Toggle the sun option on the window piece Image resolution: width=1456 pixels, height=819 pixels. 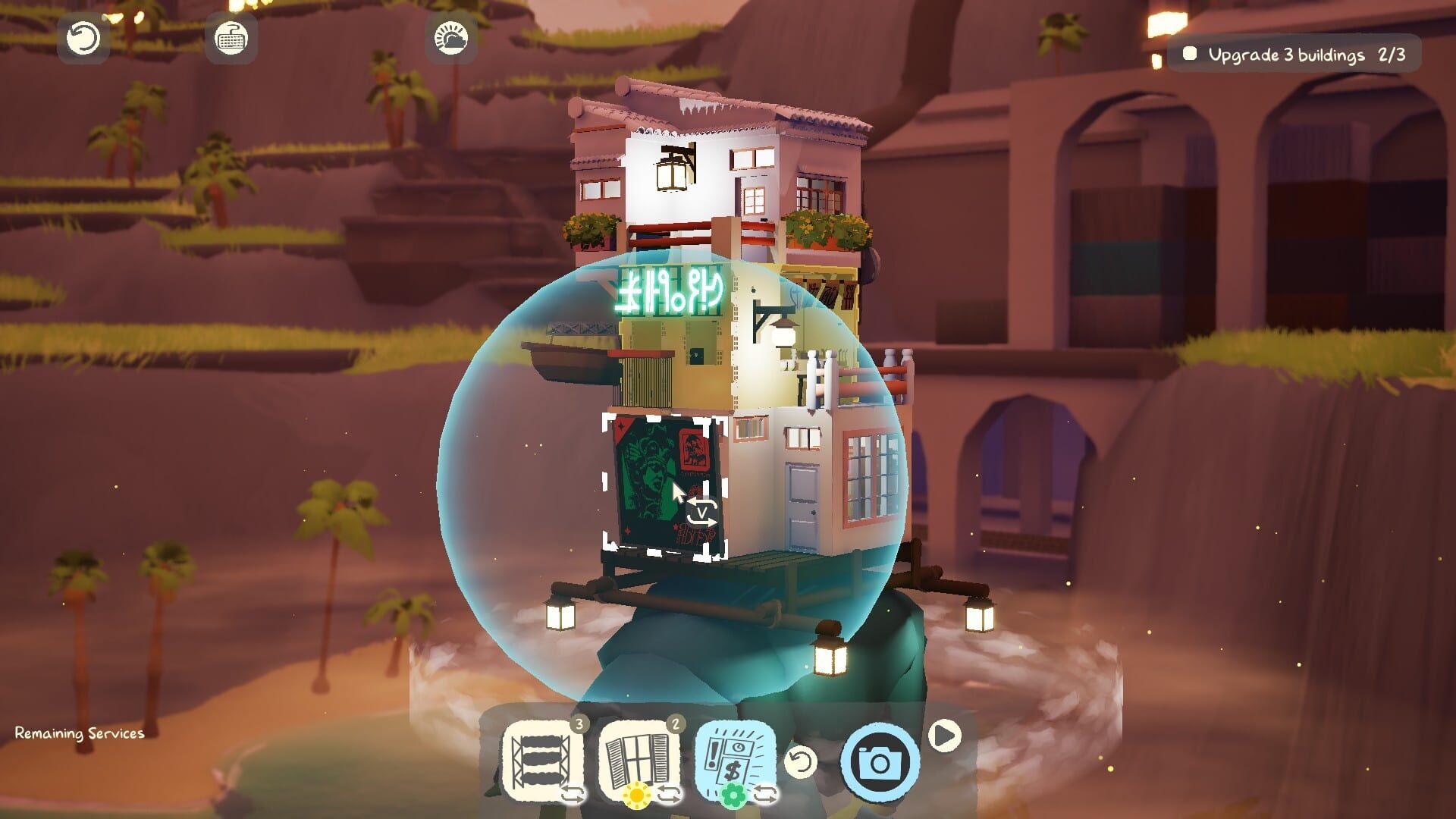coord(637,795)
